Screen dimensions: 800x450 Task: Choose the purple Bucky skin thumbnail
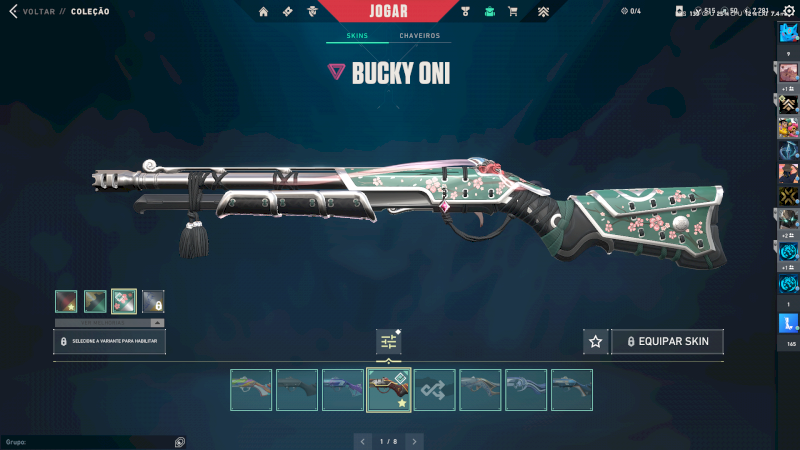(x=343, y=390)
